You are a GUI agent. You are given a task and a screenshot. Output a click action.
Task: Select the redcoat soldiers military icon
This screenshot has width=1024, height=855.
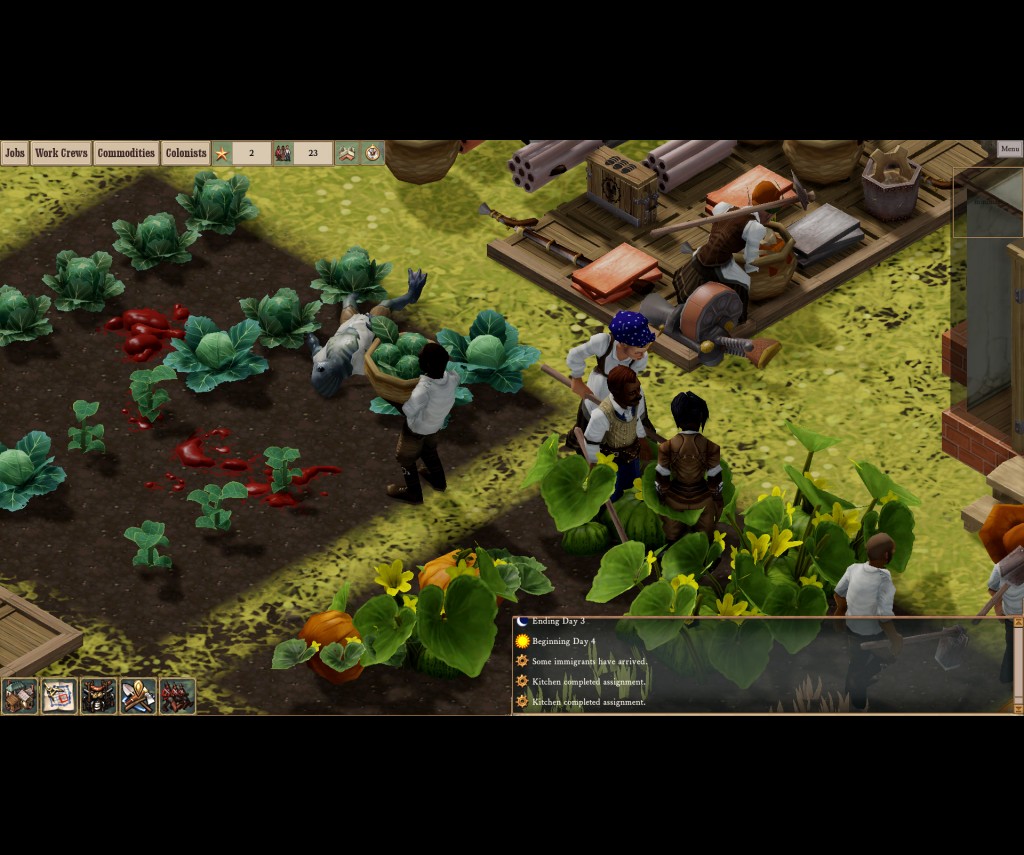(x=177, y=696)
